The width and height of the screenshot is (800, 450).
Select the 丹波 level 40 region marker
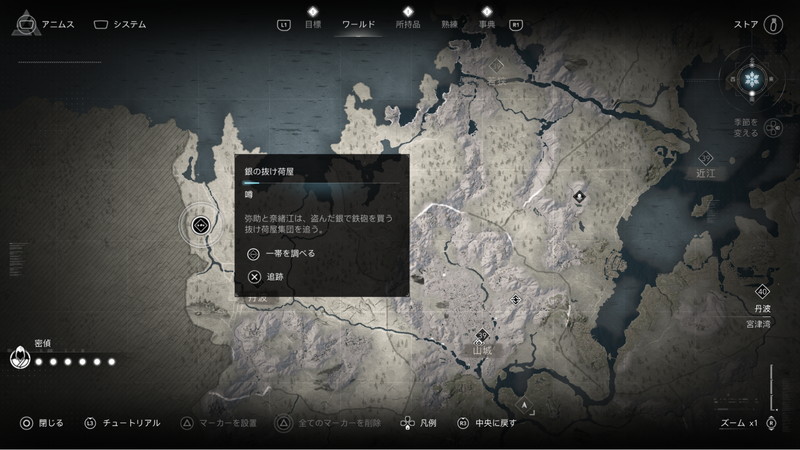[x=763, y=292]
